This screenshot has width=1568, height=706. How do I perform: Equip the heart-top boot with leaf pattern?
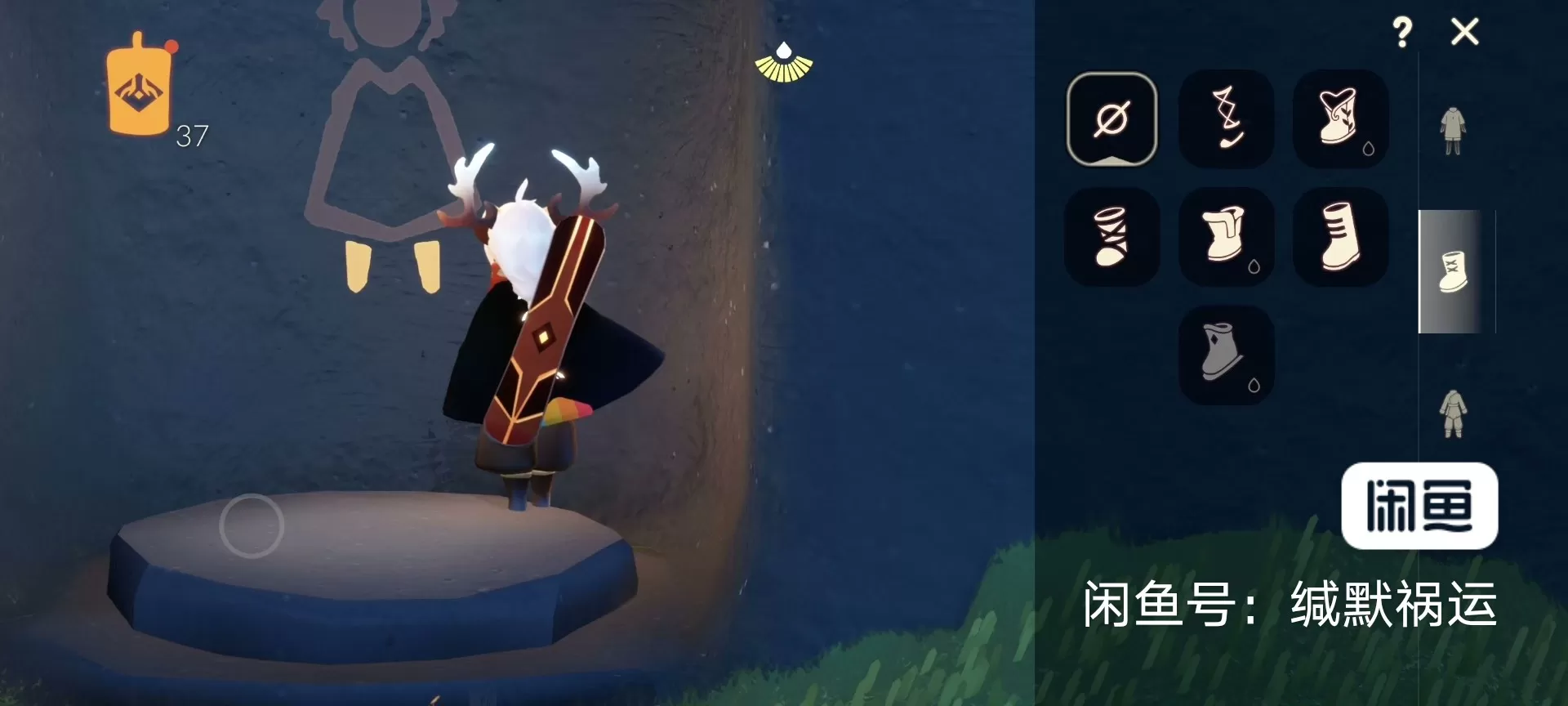[1340, 119]
